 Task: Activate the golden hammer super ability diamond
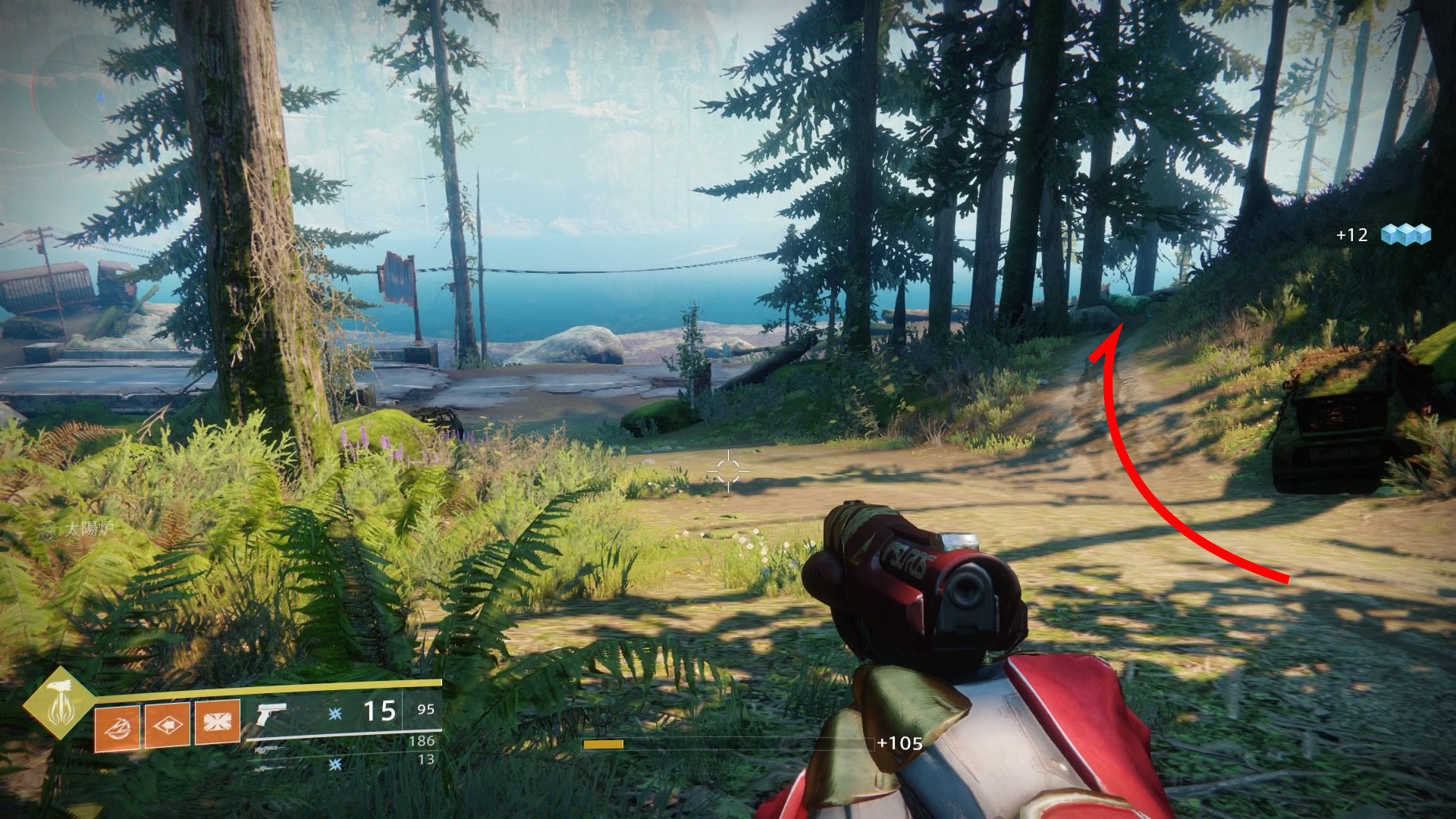click(59, 704)
